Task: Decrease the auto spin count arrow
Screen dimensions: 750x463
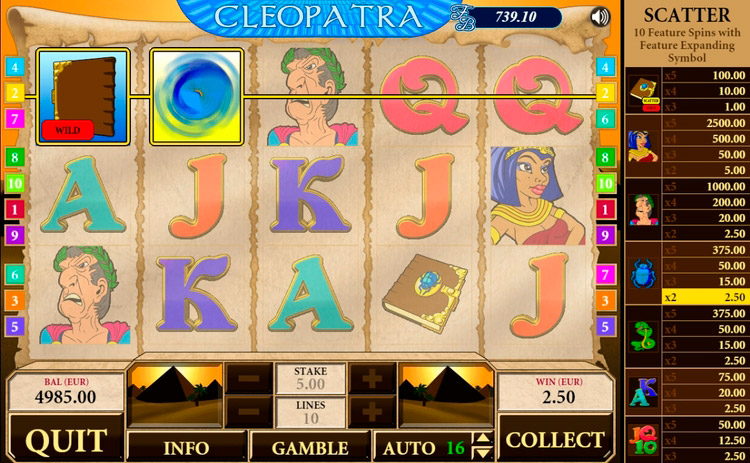Action: click(482, 452)
